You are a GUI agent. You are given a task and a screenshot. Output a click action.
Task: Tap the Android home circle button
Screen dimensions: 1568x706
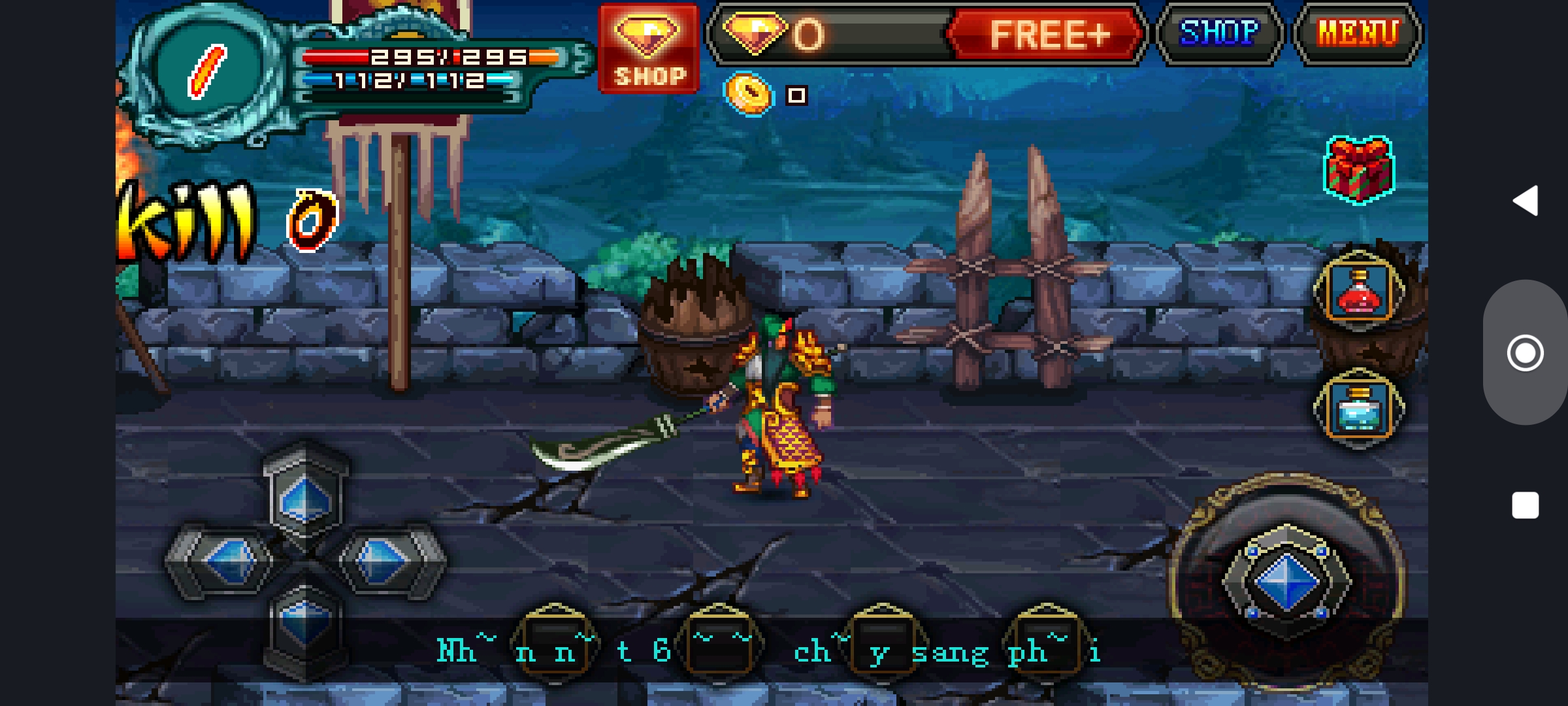[x=1526, y=353]
